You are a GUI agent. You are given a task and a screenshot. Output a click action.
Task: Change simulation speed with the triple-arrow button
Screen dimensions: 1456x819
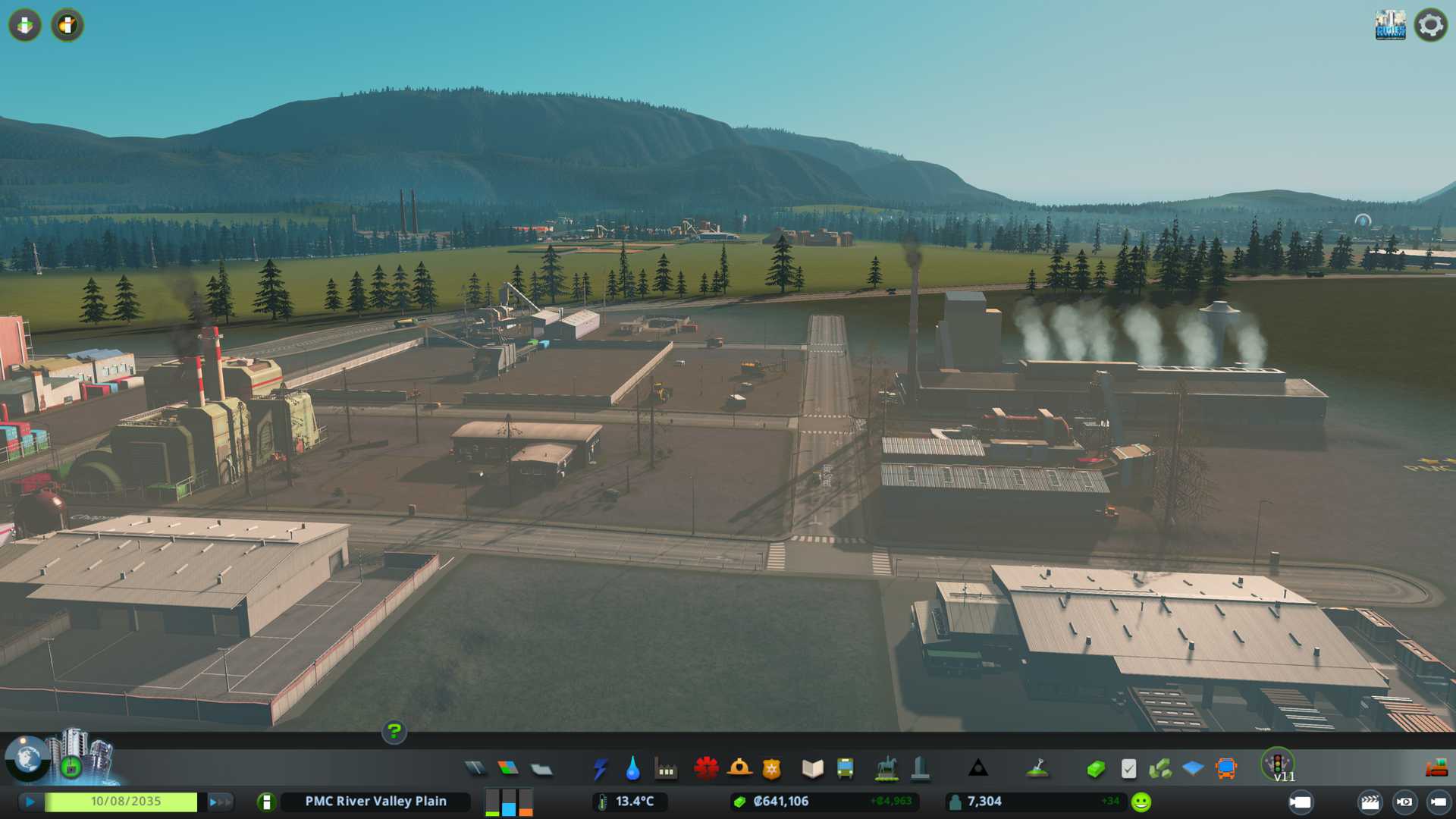pos(219,802)
